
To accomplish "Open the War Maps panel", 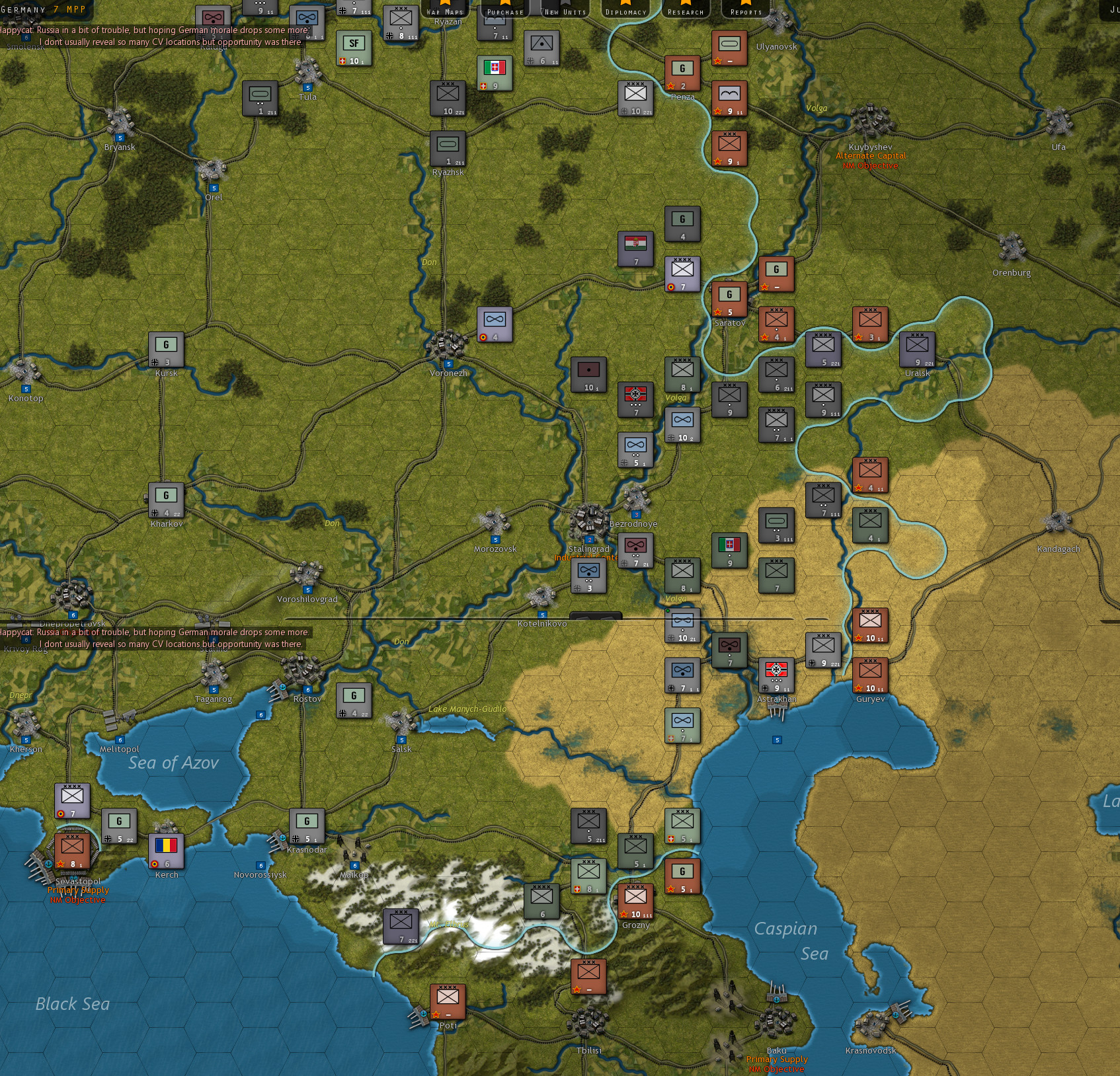I will tap(446, 11).
